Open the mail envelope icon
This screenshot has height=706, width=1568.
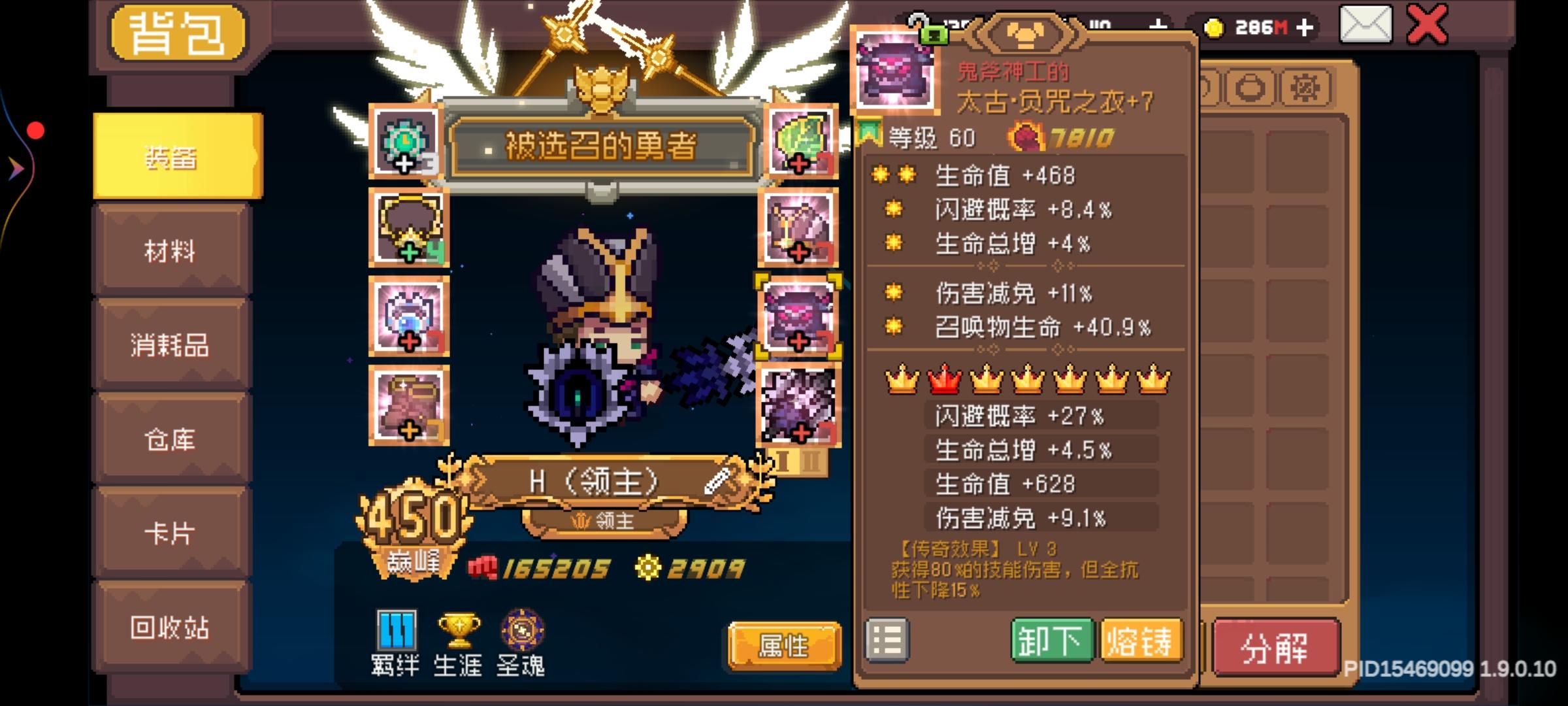coord(1365,26)
